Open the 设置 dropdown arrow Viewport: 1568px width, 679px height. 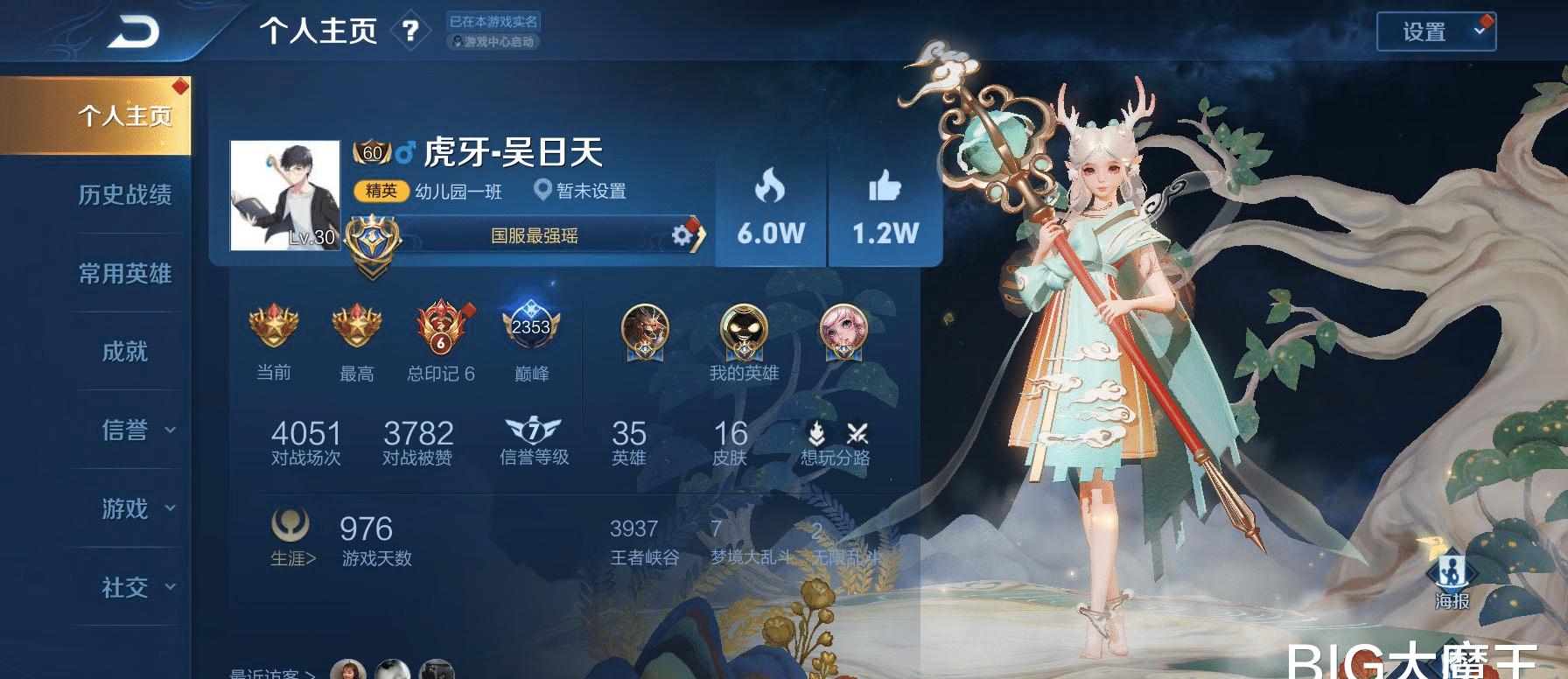click(x=1478, y=31)
